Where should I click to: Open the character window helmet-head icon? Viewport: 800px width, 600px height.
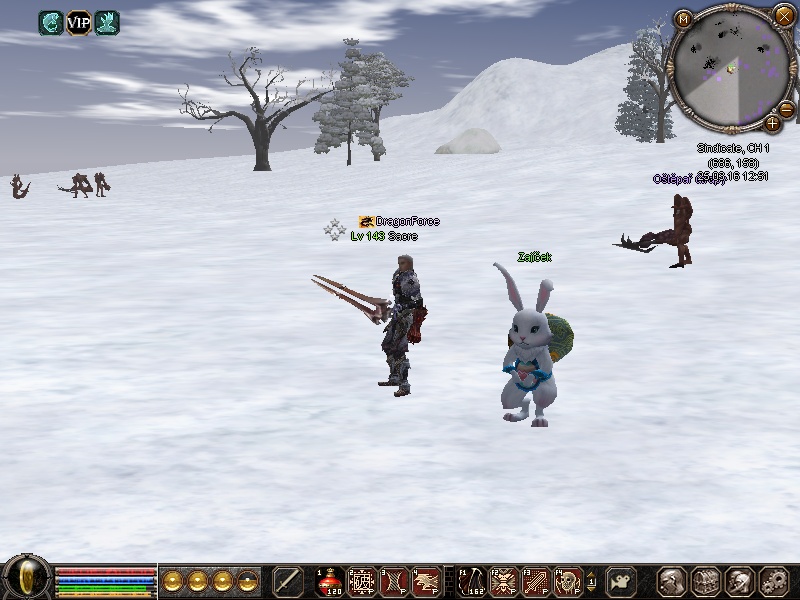pos(671,581)
